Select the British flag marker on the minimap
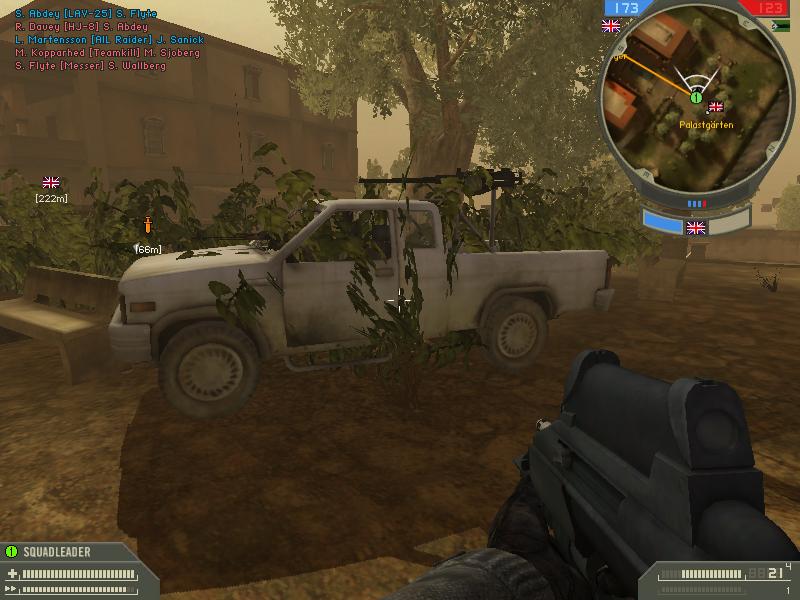 [x=715, y=107]
